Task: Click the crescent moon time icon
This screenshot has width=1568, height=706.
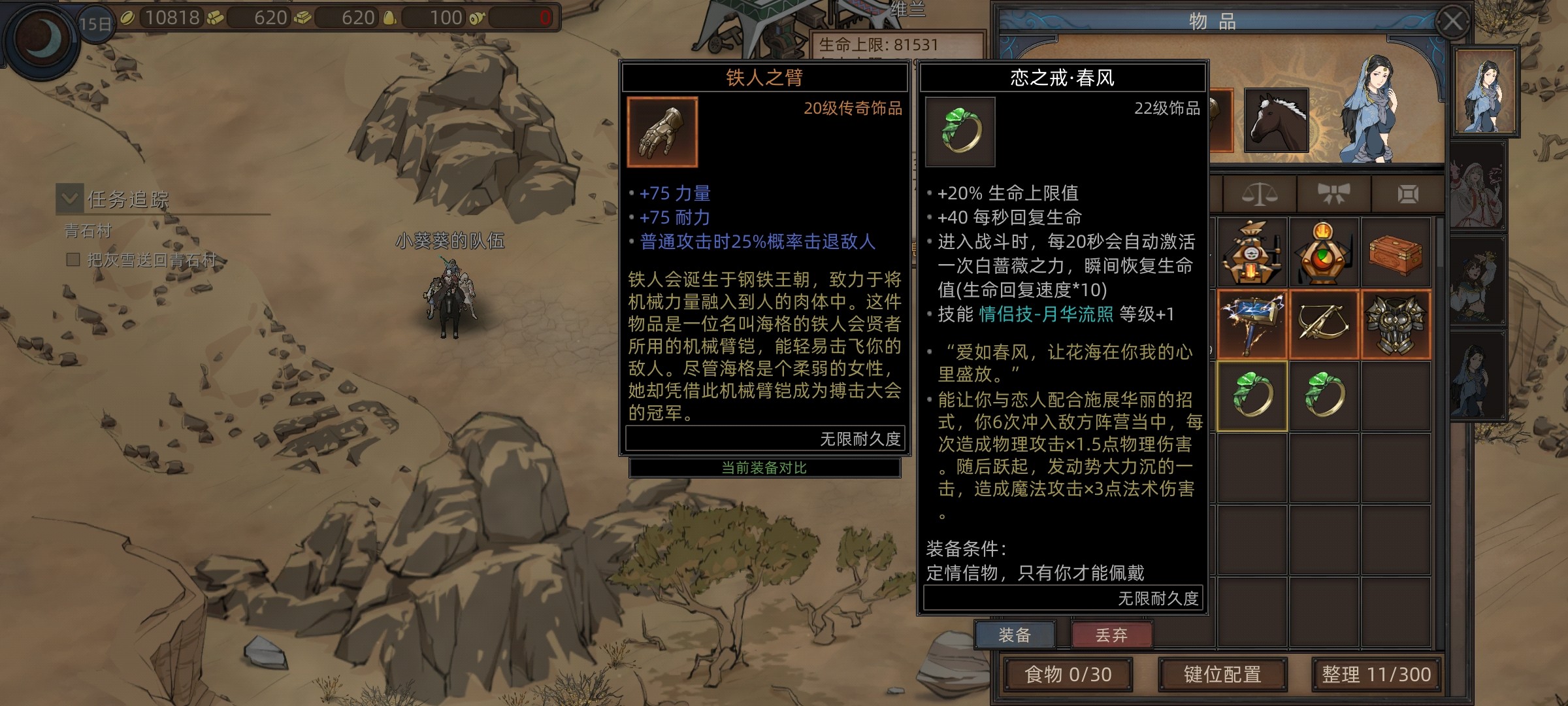Action: pyautogui.click(x=41, y=38)
